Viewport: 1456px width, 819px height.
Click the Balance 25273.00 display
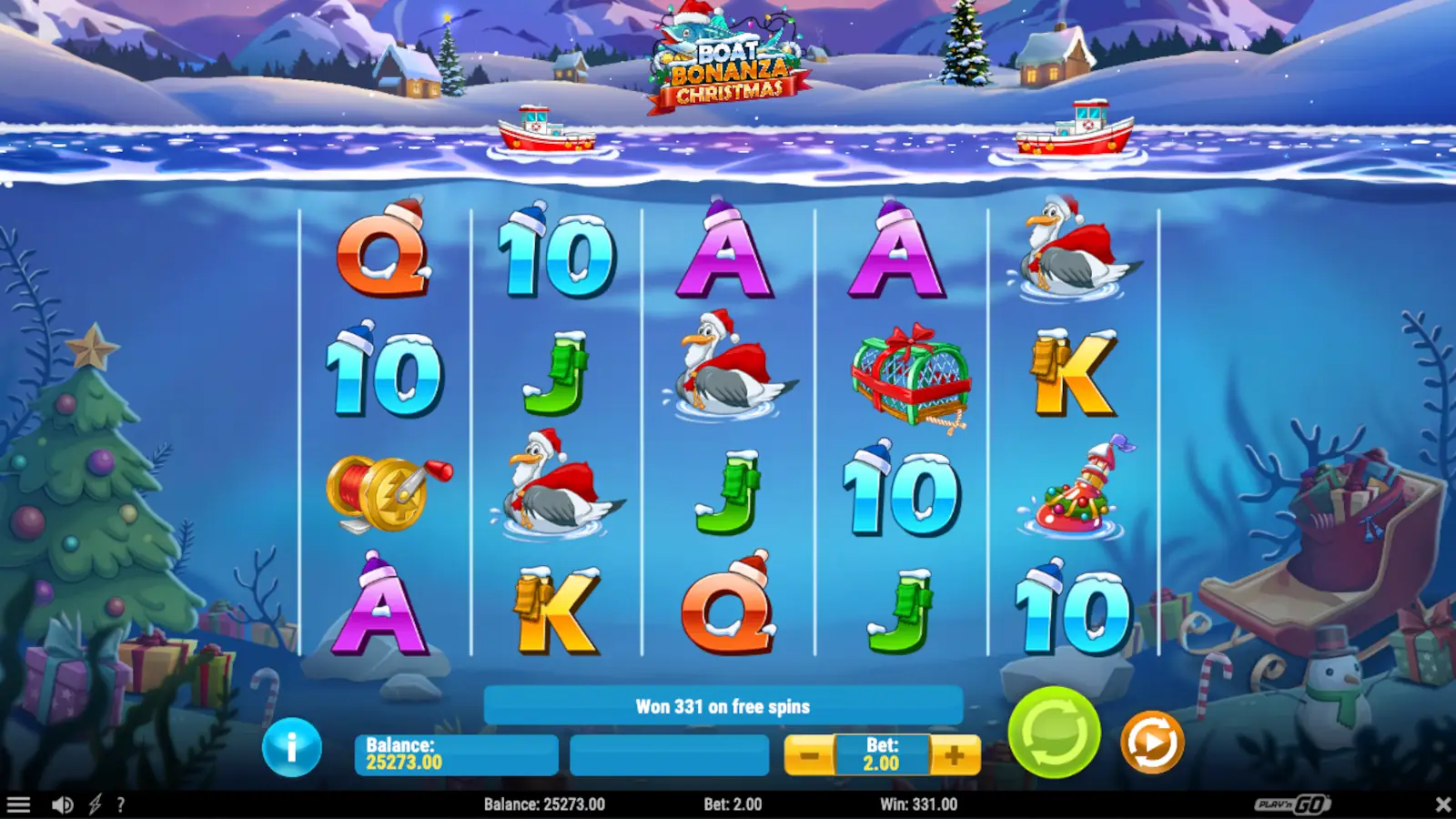pyautogui.click(x=455, y=754)
